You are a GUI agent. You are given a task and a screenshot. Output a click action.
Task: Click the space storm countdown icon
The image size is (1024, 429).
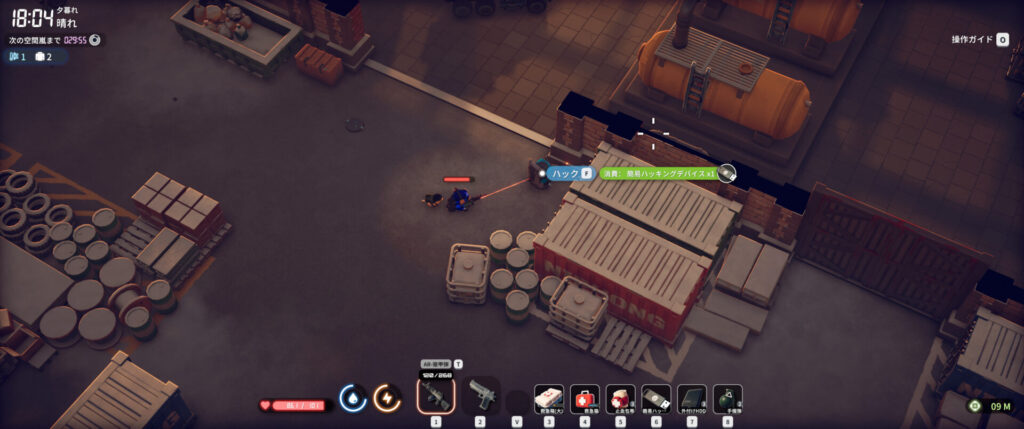94,40
